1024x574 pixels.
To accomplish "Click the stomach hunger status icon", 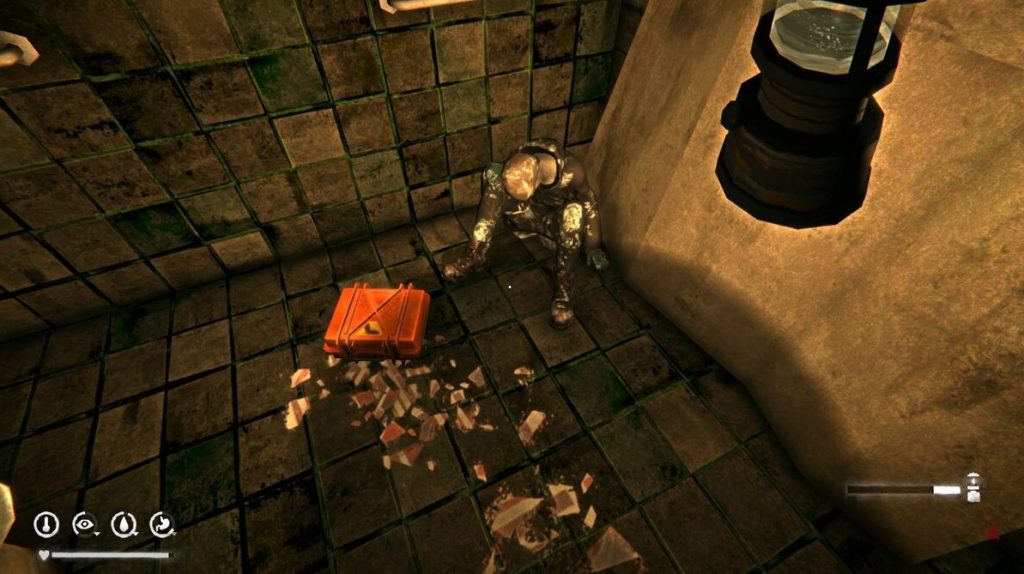I will pyautogui.click(x=162, y=523).
